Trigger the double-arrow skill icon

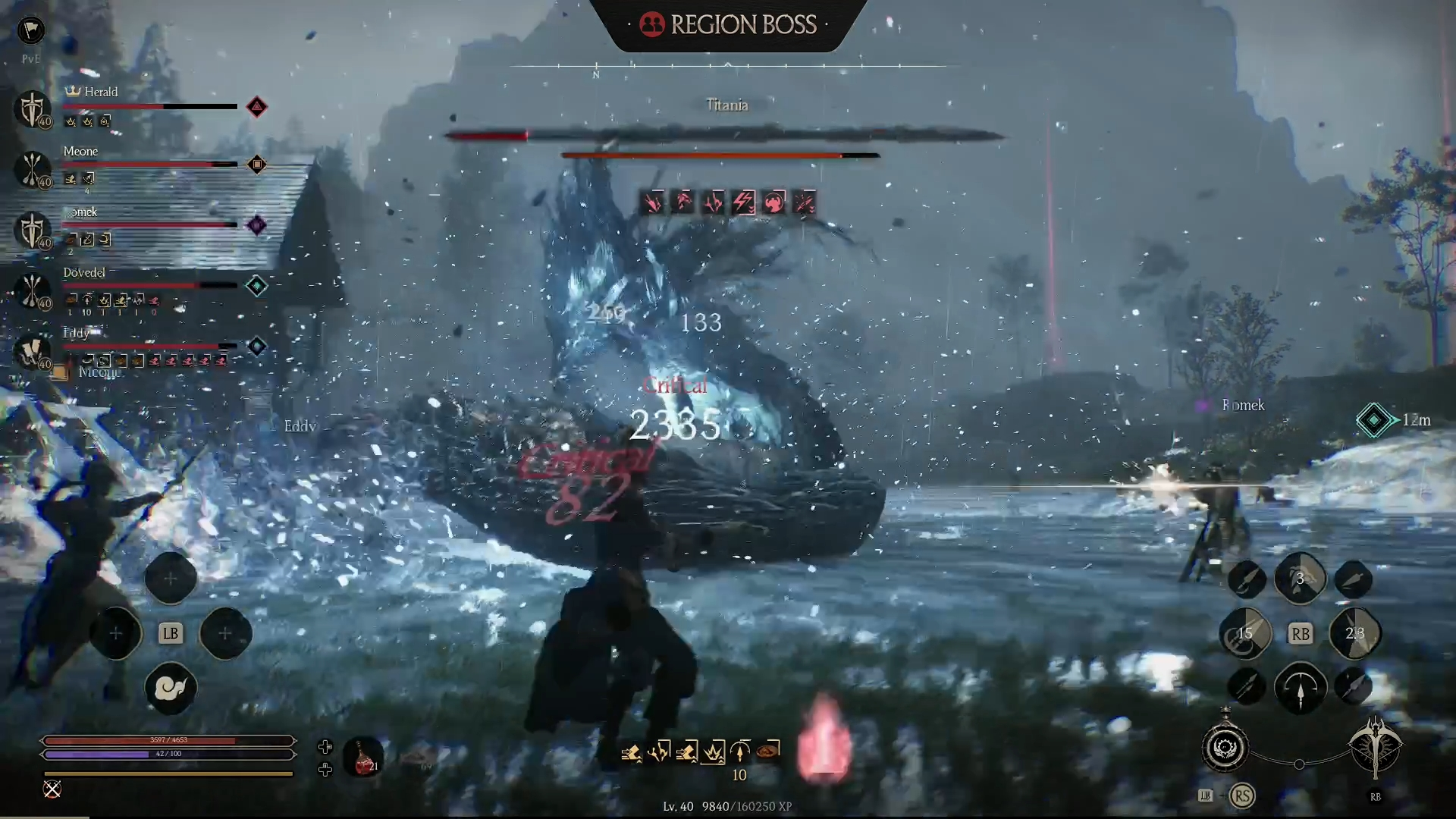(x=1246, y=688)
